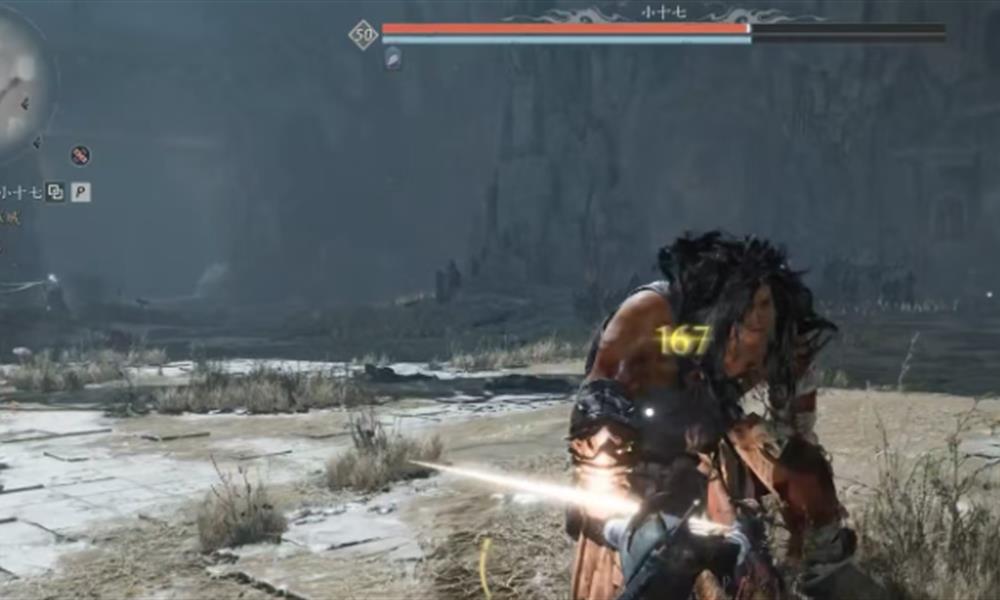Select the overlapping squares icon beside 小十七

pyautogui.click(x=56, y=192)
